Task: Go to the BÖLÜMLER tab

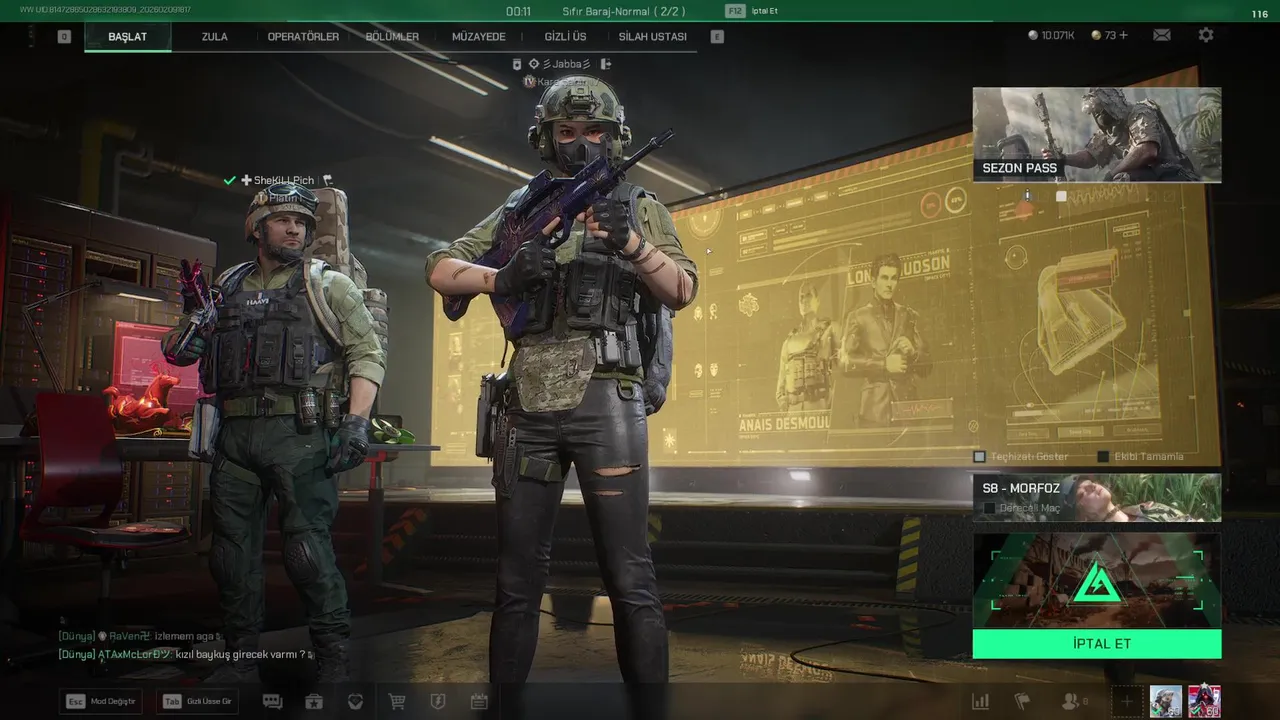Action: (392, 37)
